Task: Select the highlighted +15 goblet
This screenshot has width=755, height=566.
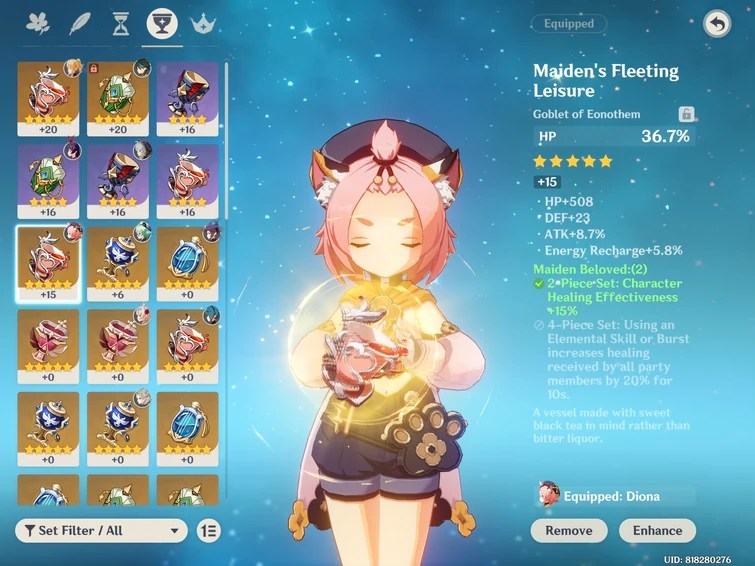Action: point(48,263)
